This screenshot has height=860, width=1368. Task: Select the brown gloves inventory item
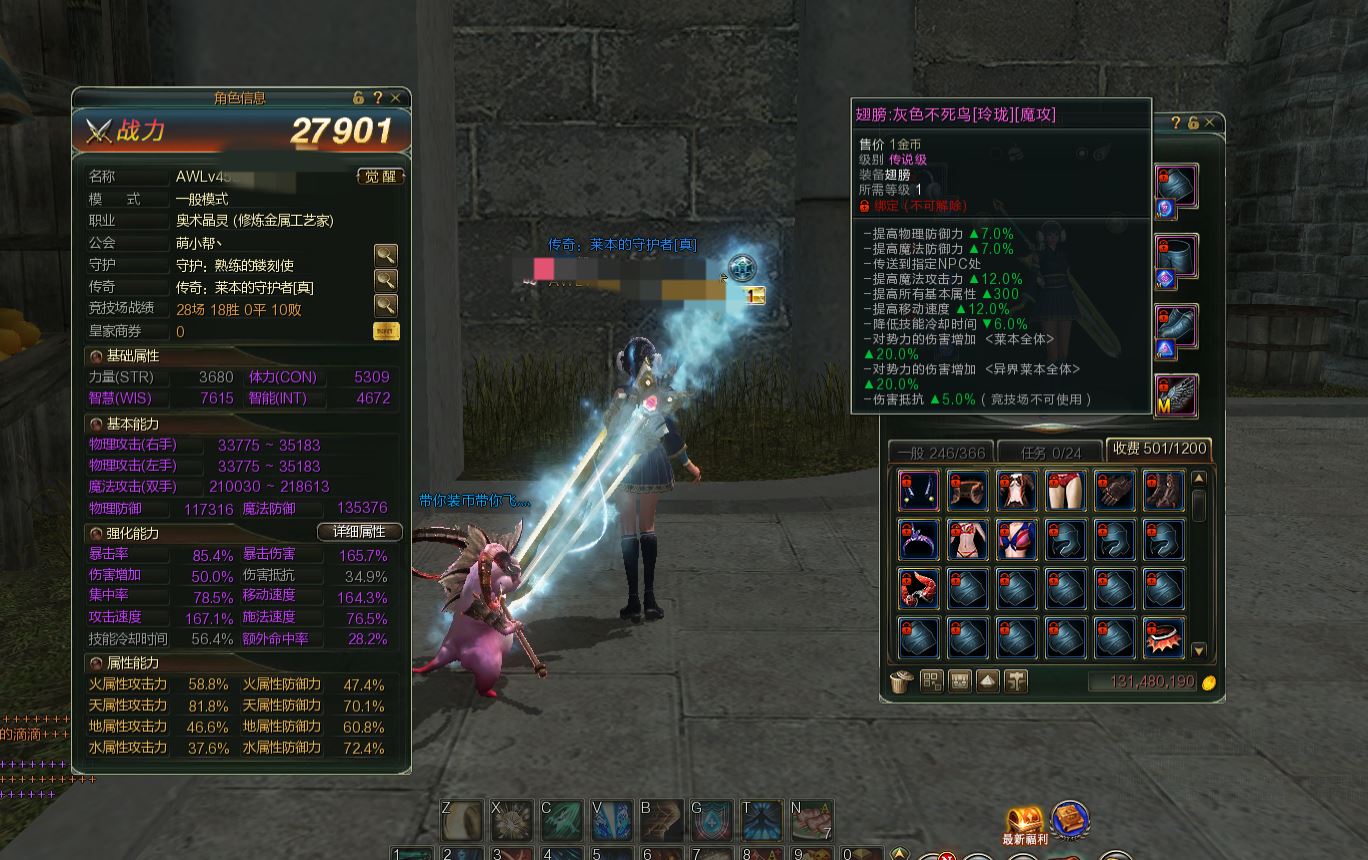[x=1114, y=491]
